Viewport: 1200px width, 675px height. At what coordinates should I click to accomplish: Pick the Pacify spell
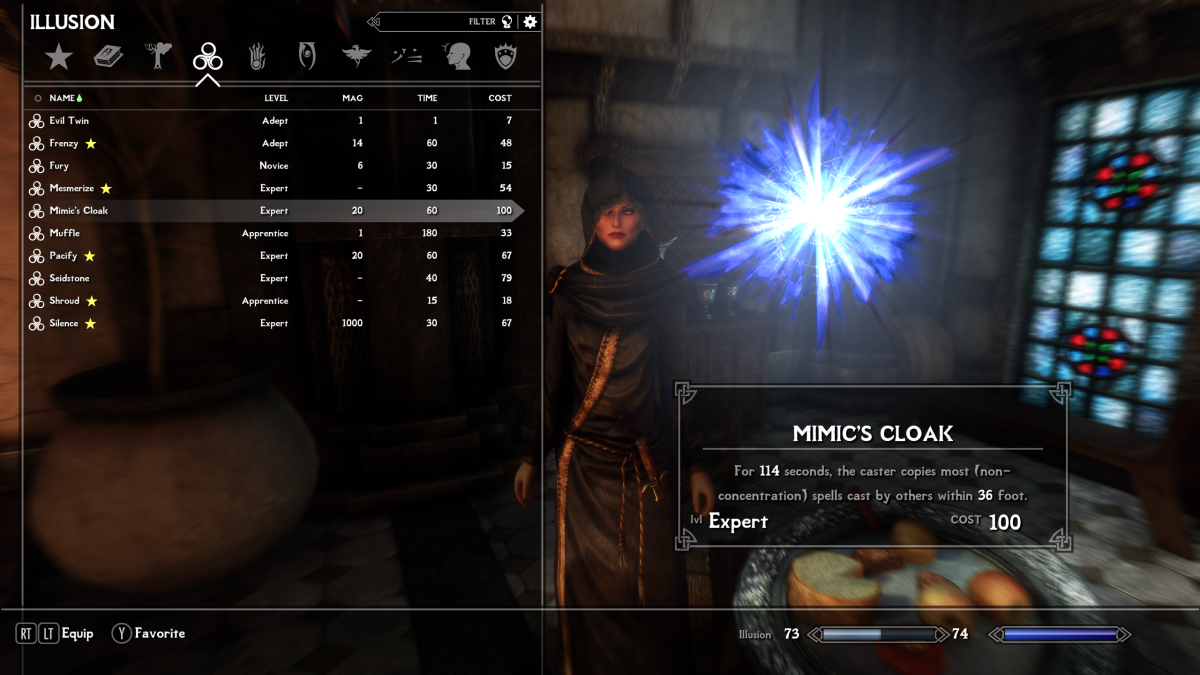click(x=63, y=256)
